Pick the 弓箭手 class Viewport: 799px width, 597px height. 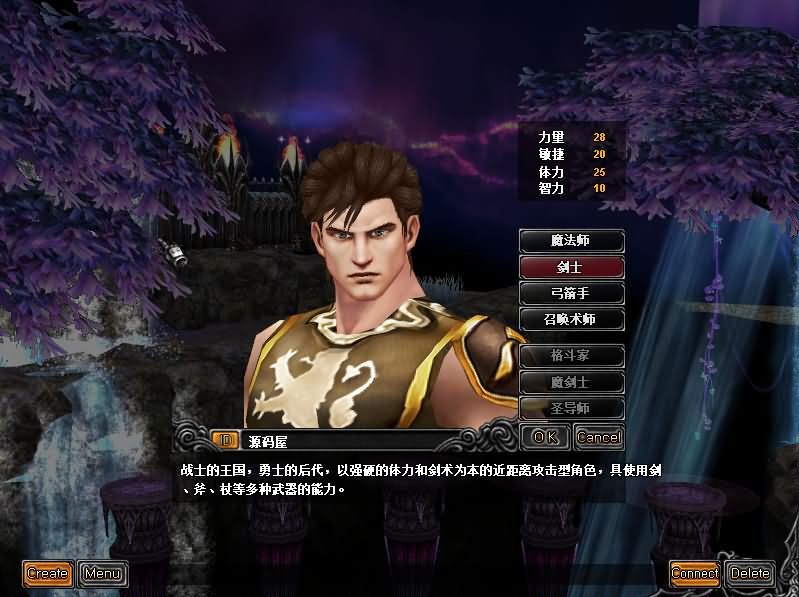pos(572,293)
